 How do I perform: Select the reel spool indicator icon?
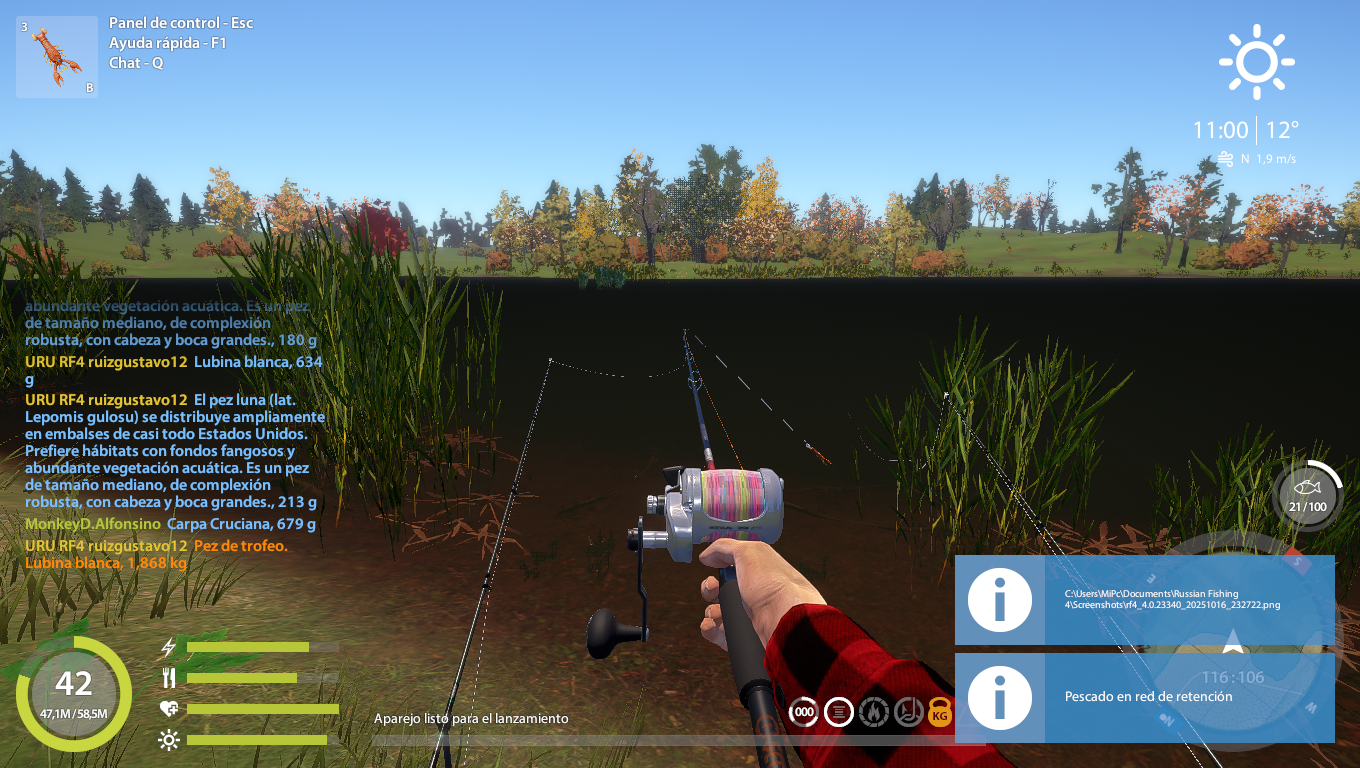point(838,712)
